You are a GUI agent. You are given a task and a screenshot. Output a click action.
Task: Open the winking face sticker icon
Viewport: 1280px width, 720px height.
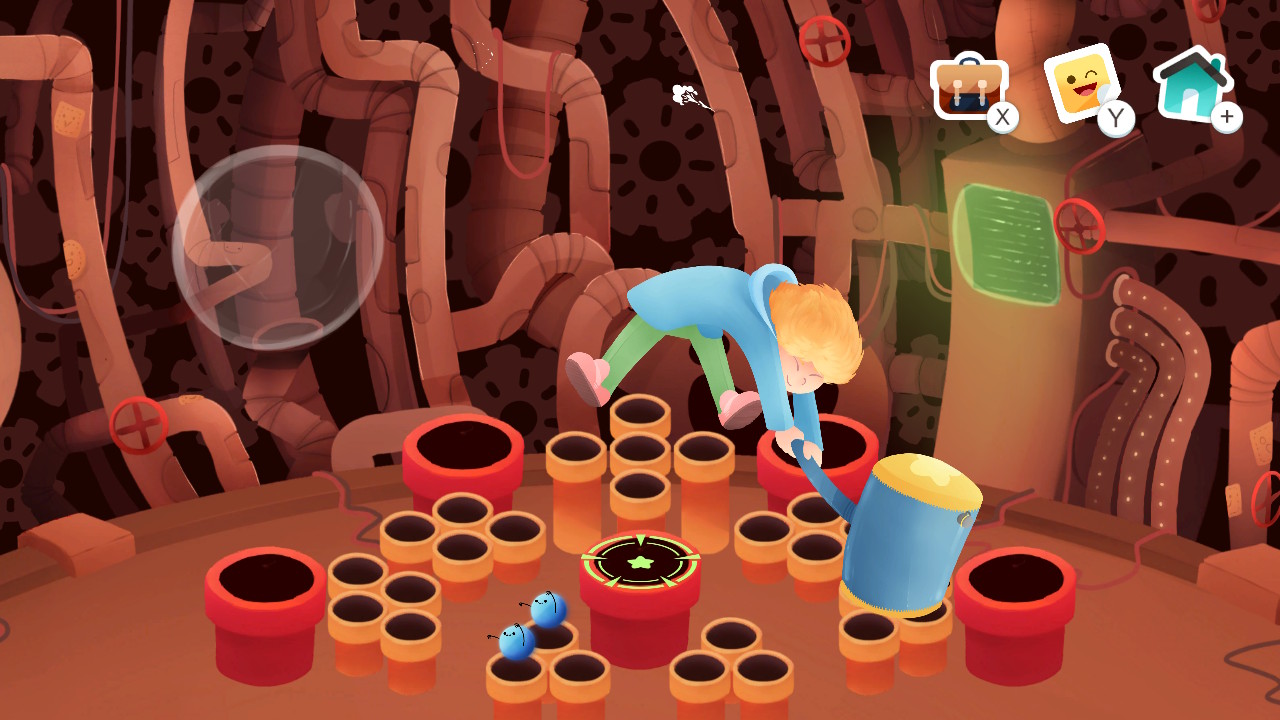(x=1083, y=85)
